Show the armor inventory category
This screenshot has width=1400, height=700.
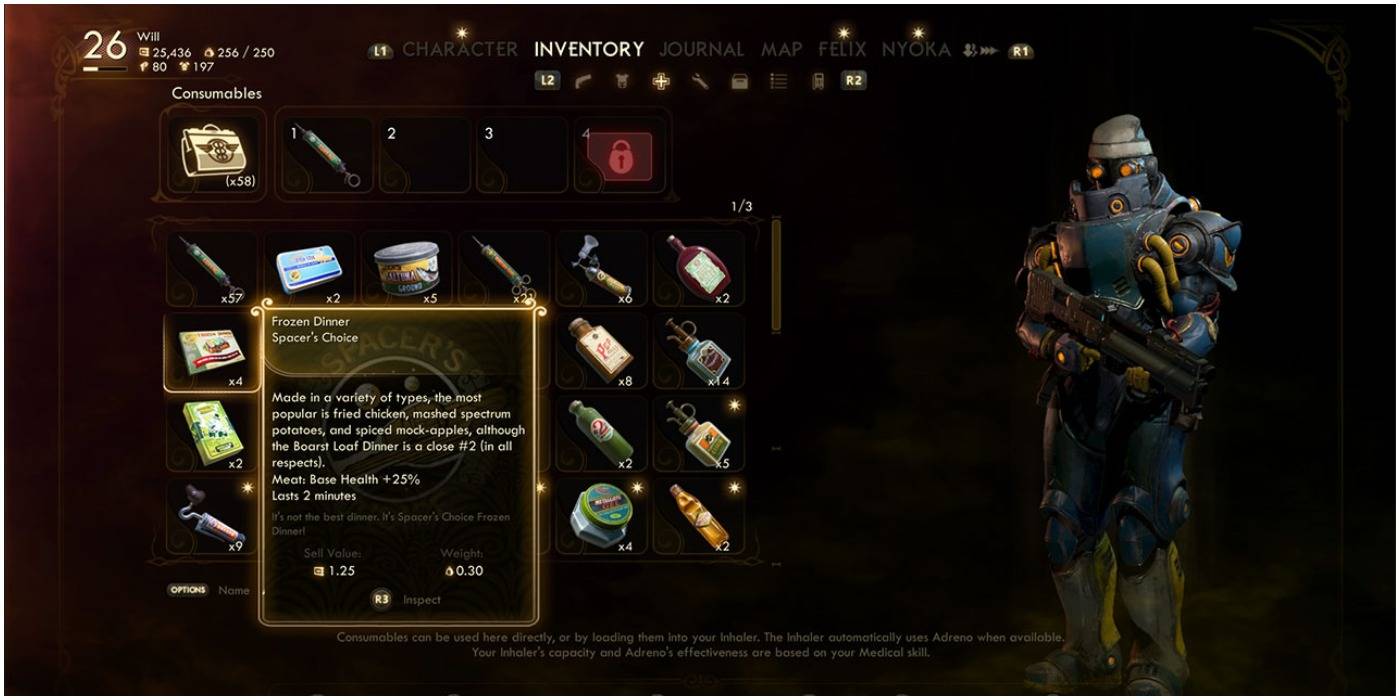621,82
